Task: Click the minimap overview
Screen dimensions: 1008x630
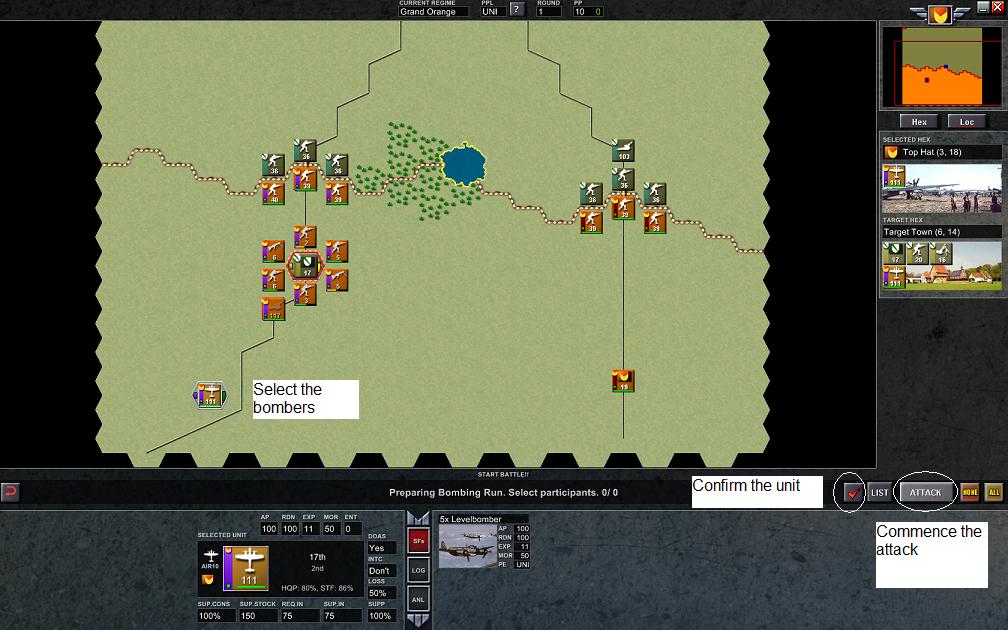Action: click(940, 68)
